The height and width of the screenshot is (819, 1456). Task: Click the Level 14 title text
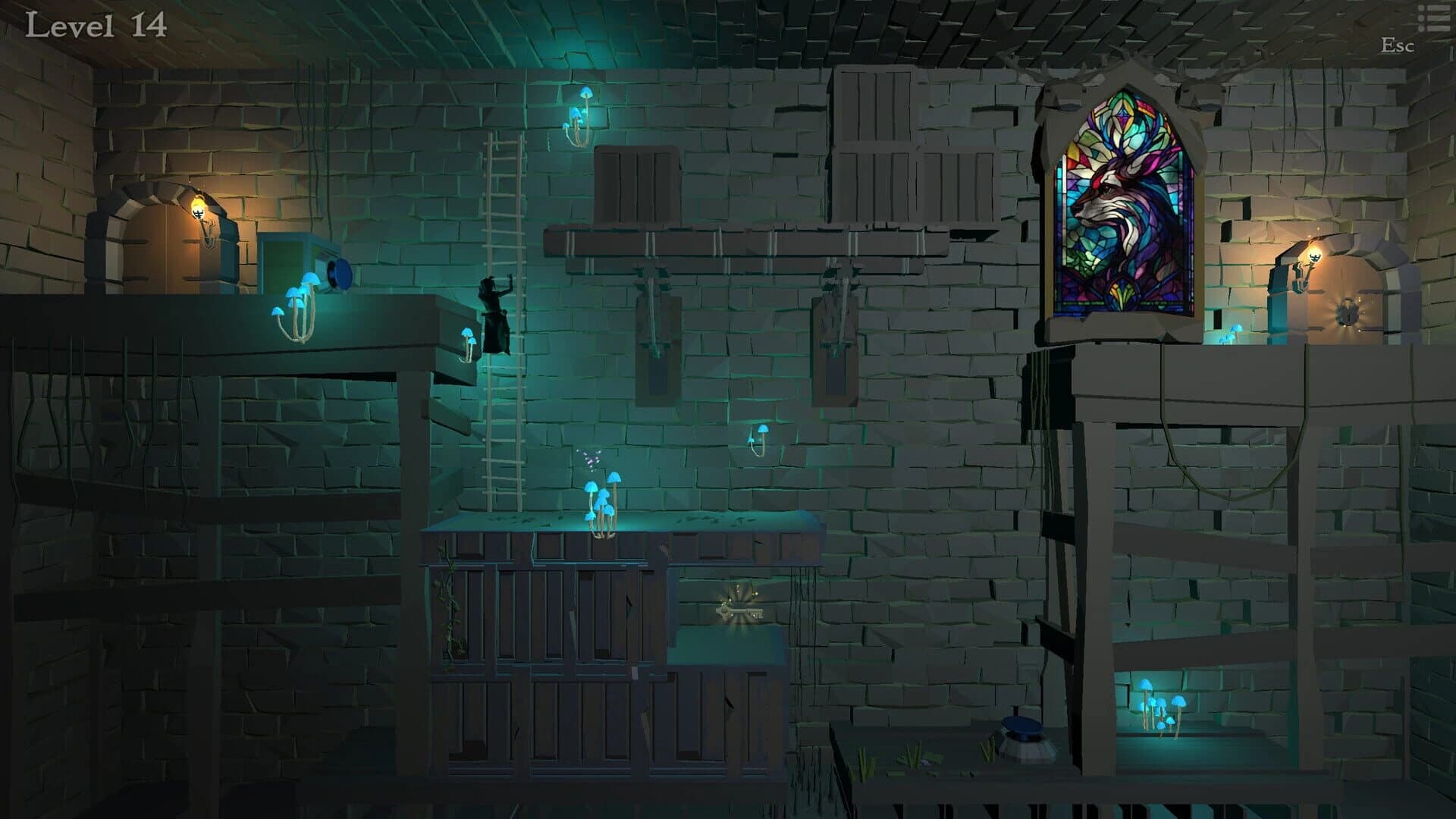click(x=95, y=25)
